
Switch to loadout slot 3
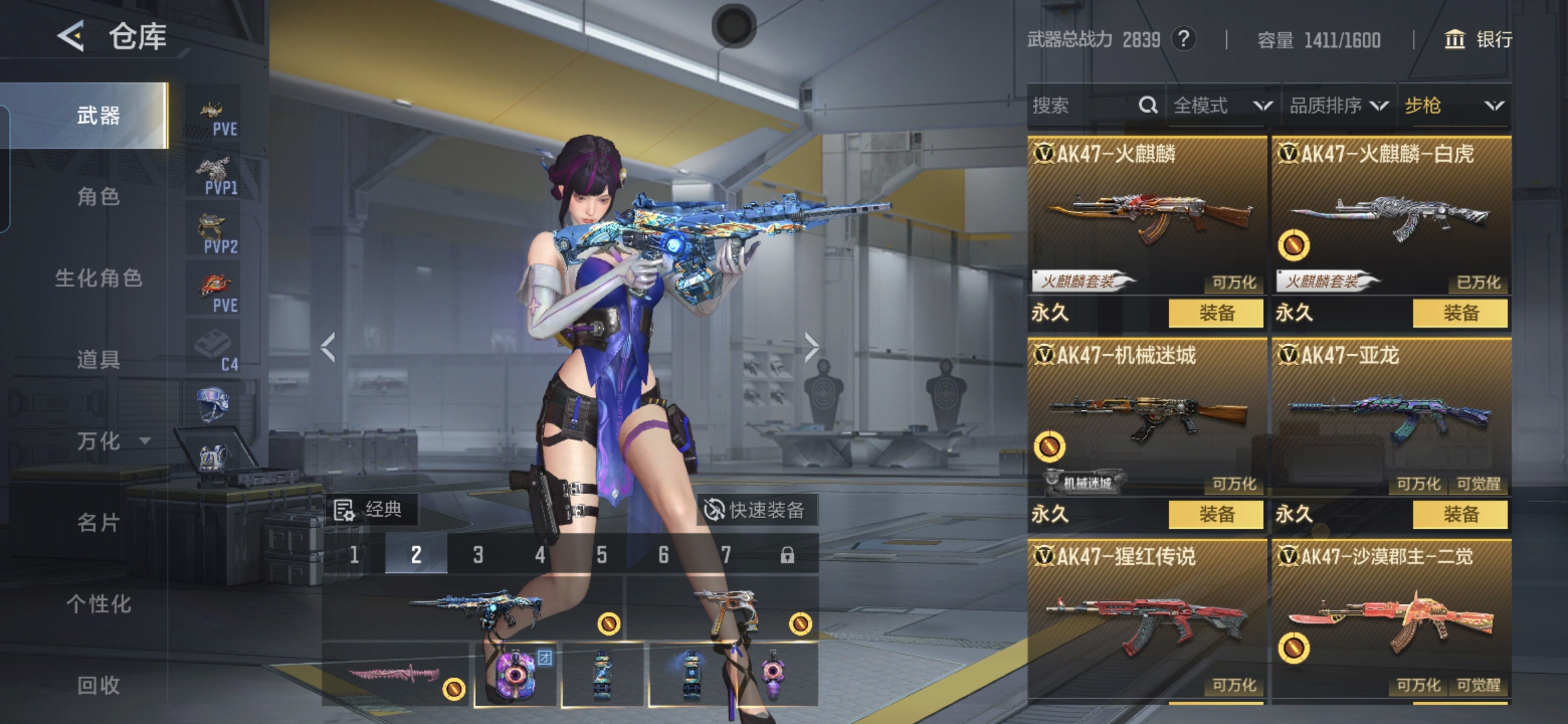pos(478,554)
